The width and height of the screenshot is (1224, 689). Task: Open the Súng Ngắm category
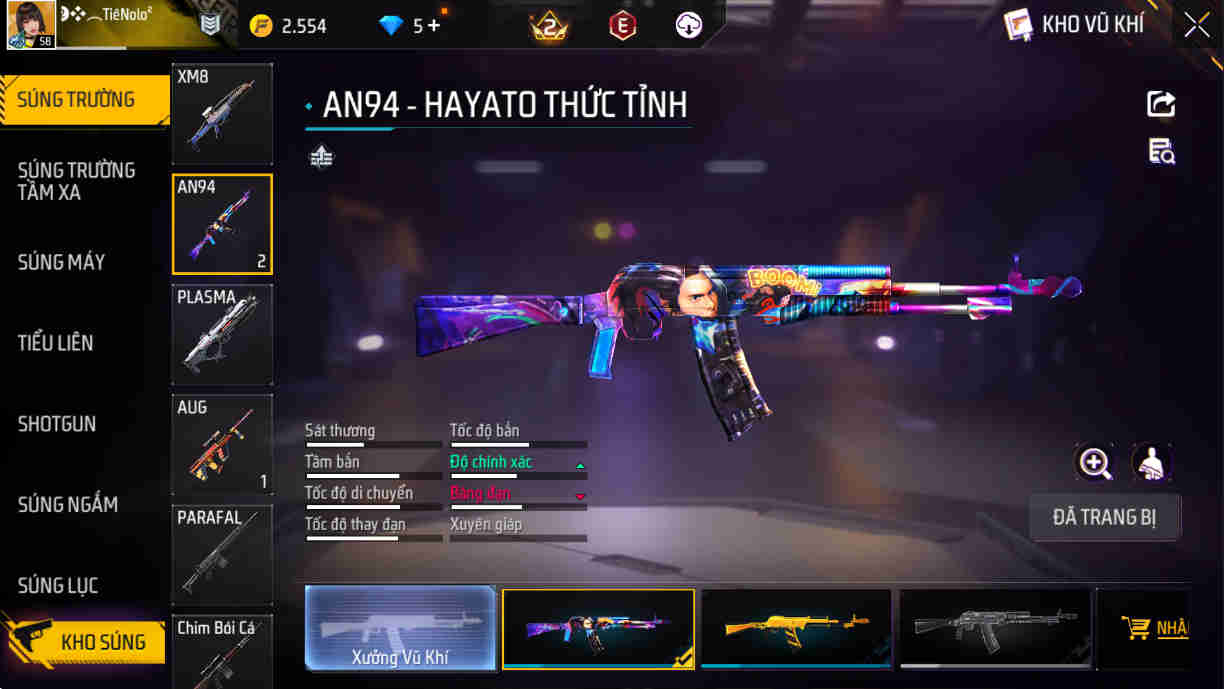[68, 505]
